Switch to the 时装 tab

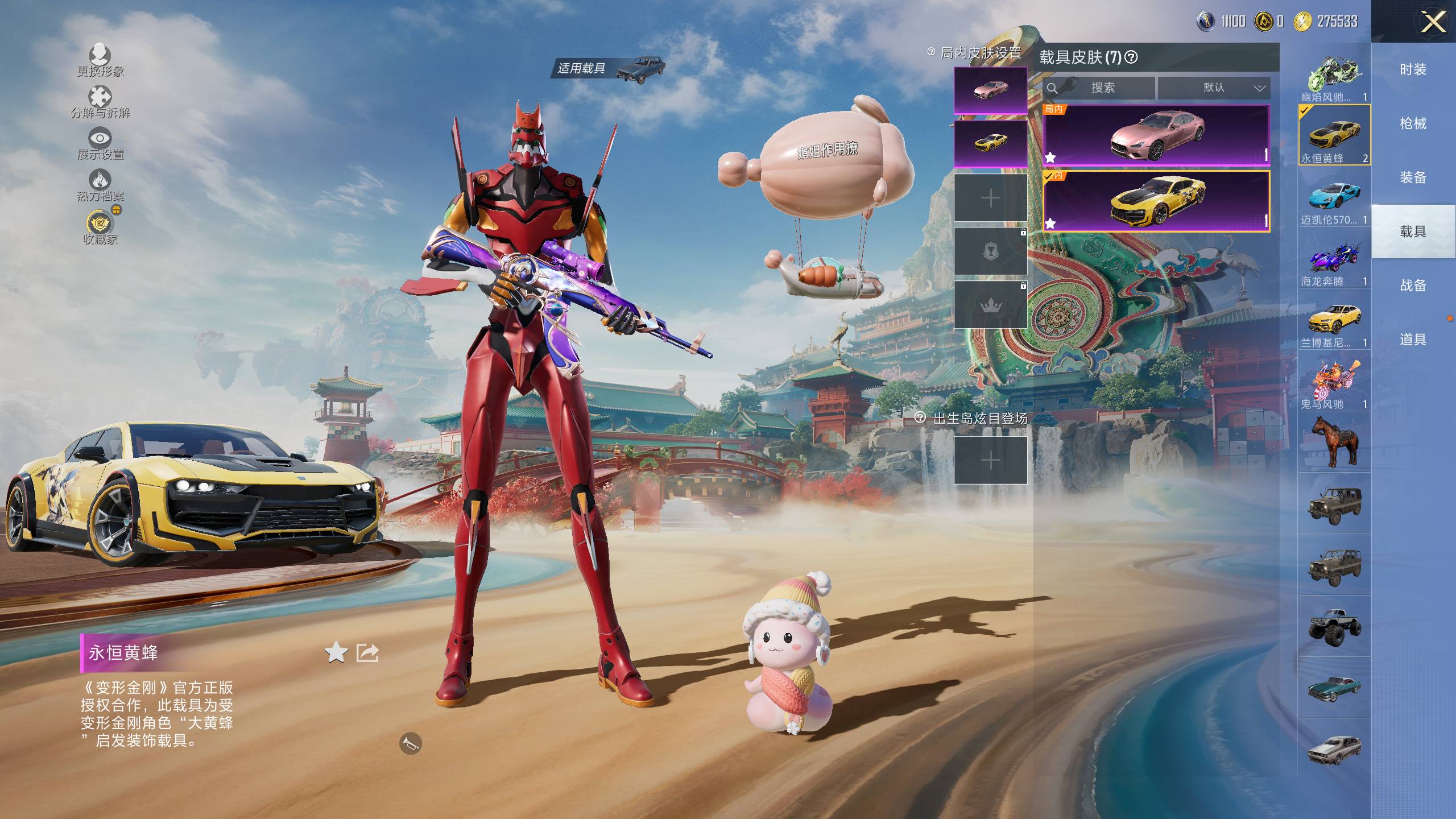point(1413,69)
